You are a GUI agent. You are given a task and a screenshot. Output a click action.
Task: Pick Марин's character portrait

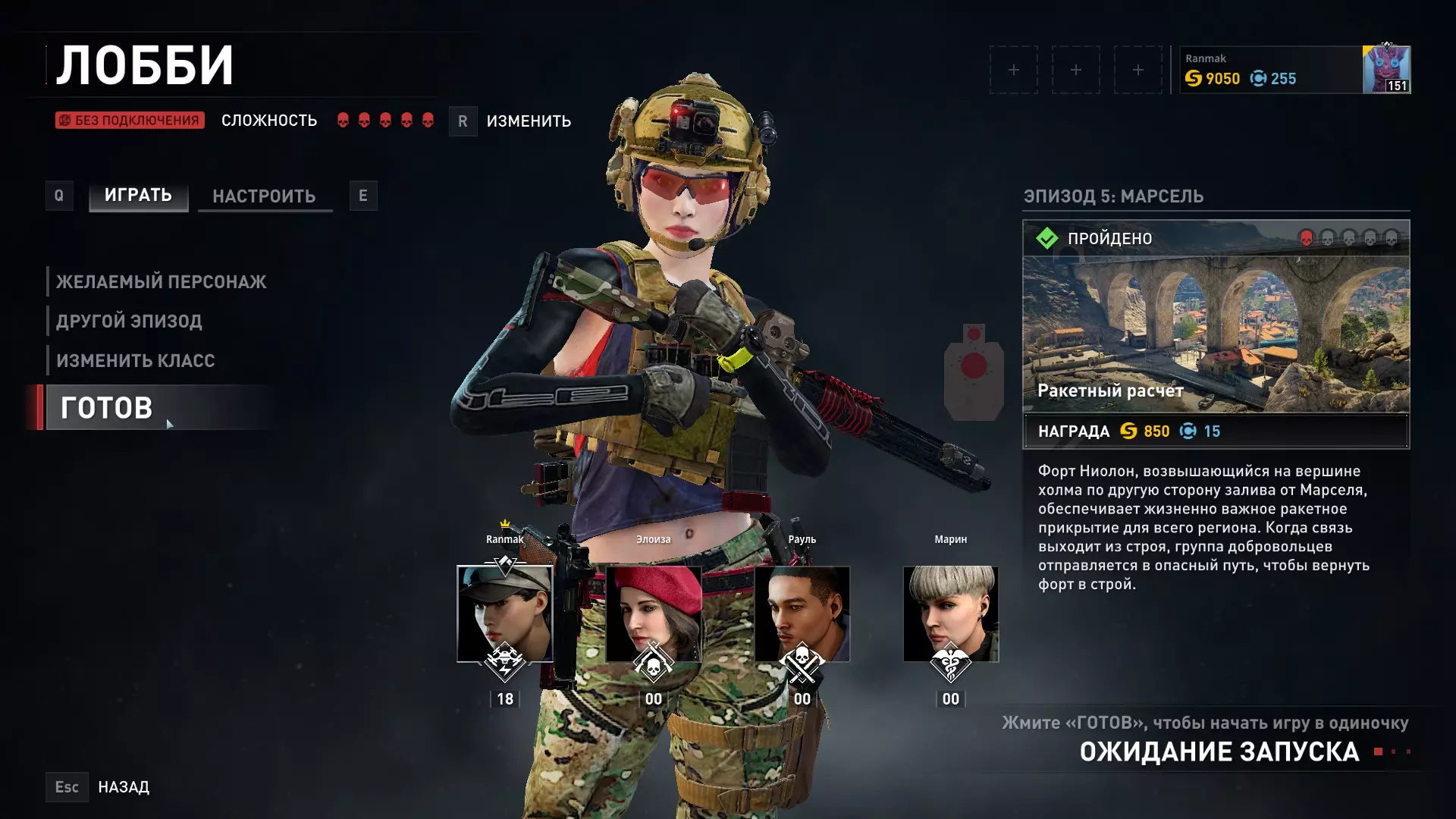950,613
